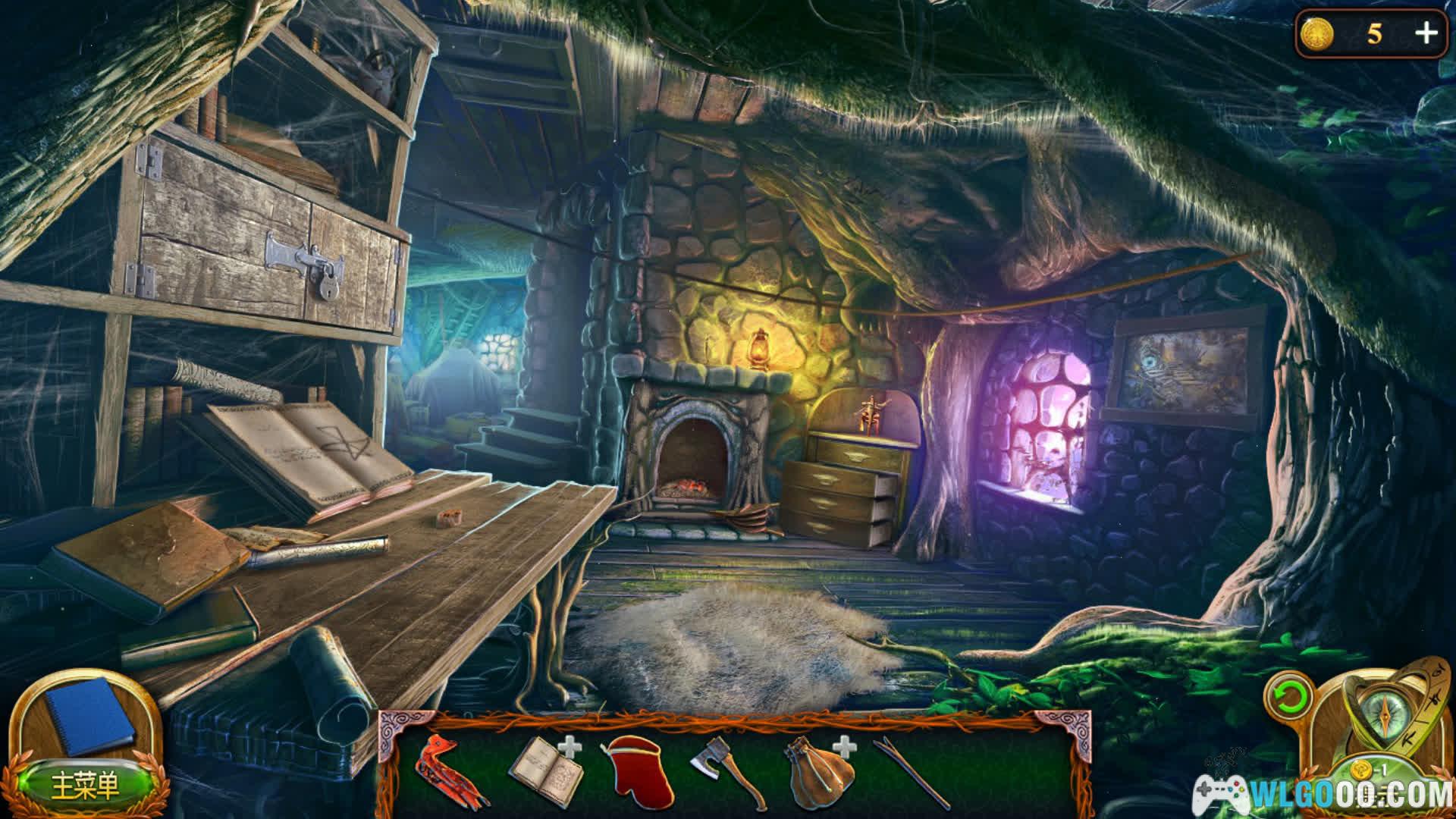Open the main menu (主菜单) button

(x=85, y=786)
